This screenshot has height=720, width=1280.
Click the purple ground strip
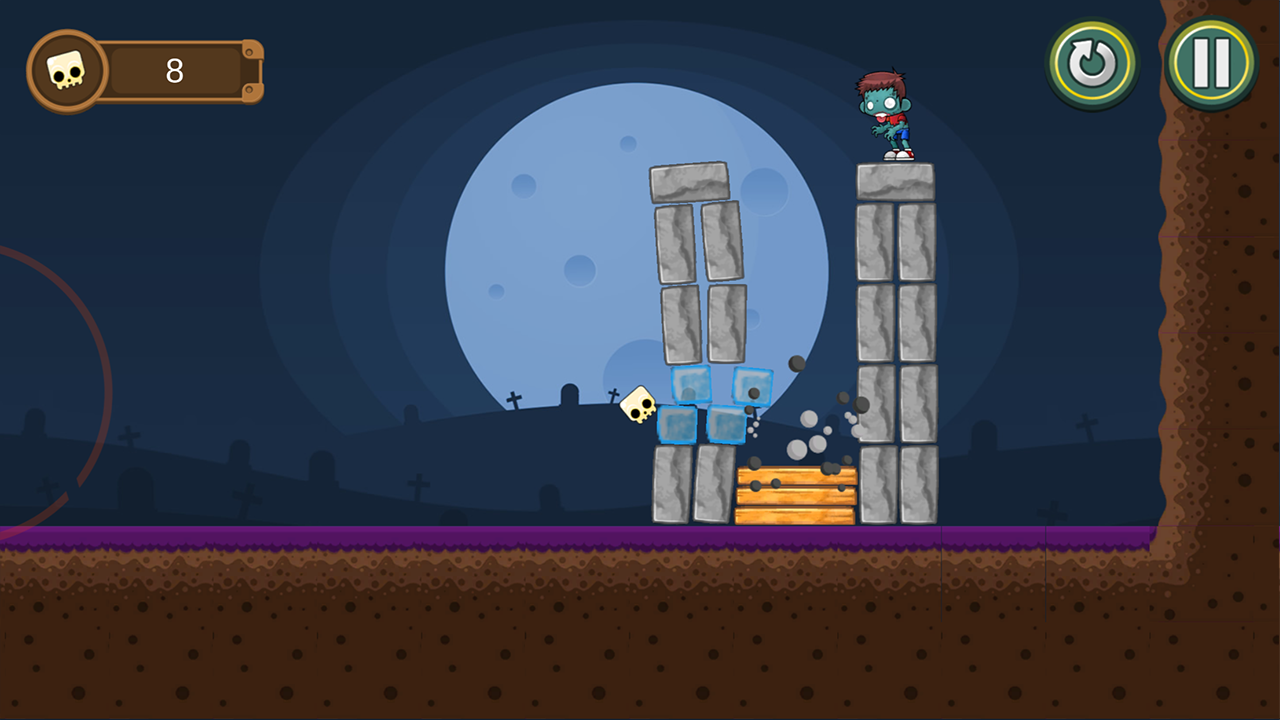point(400,537)
